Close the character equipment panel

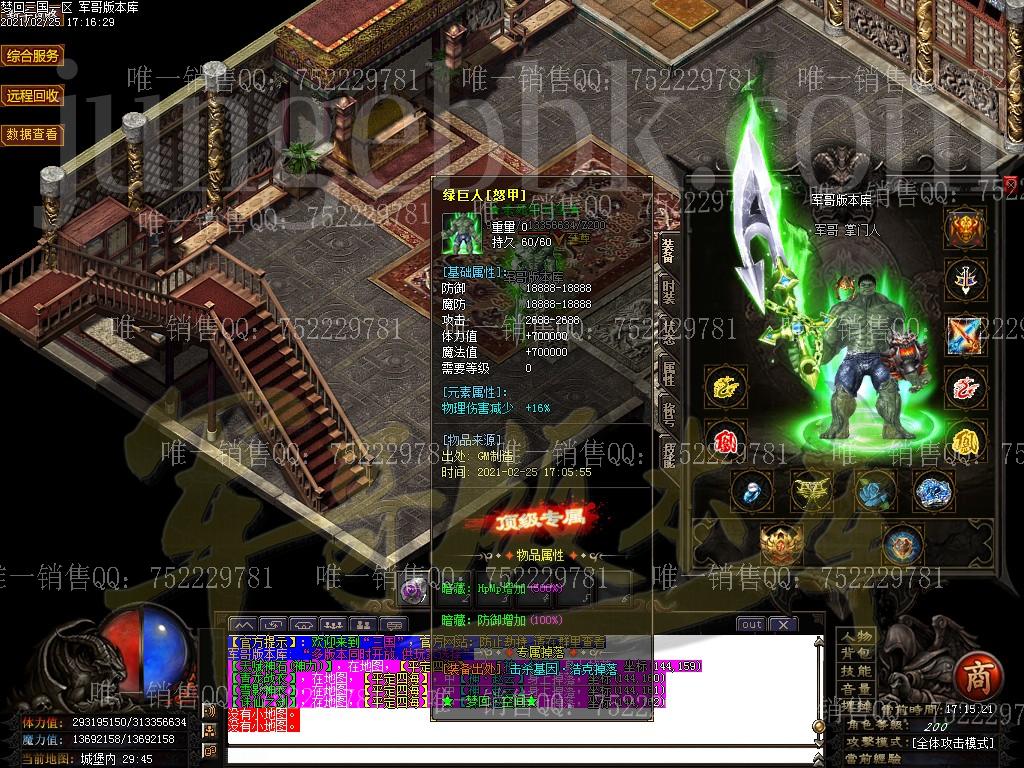tap(1011, 185)
